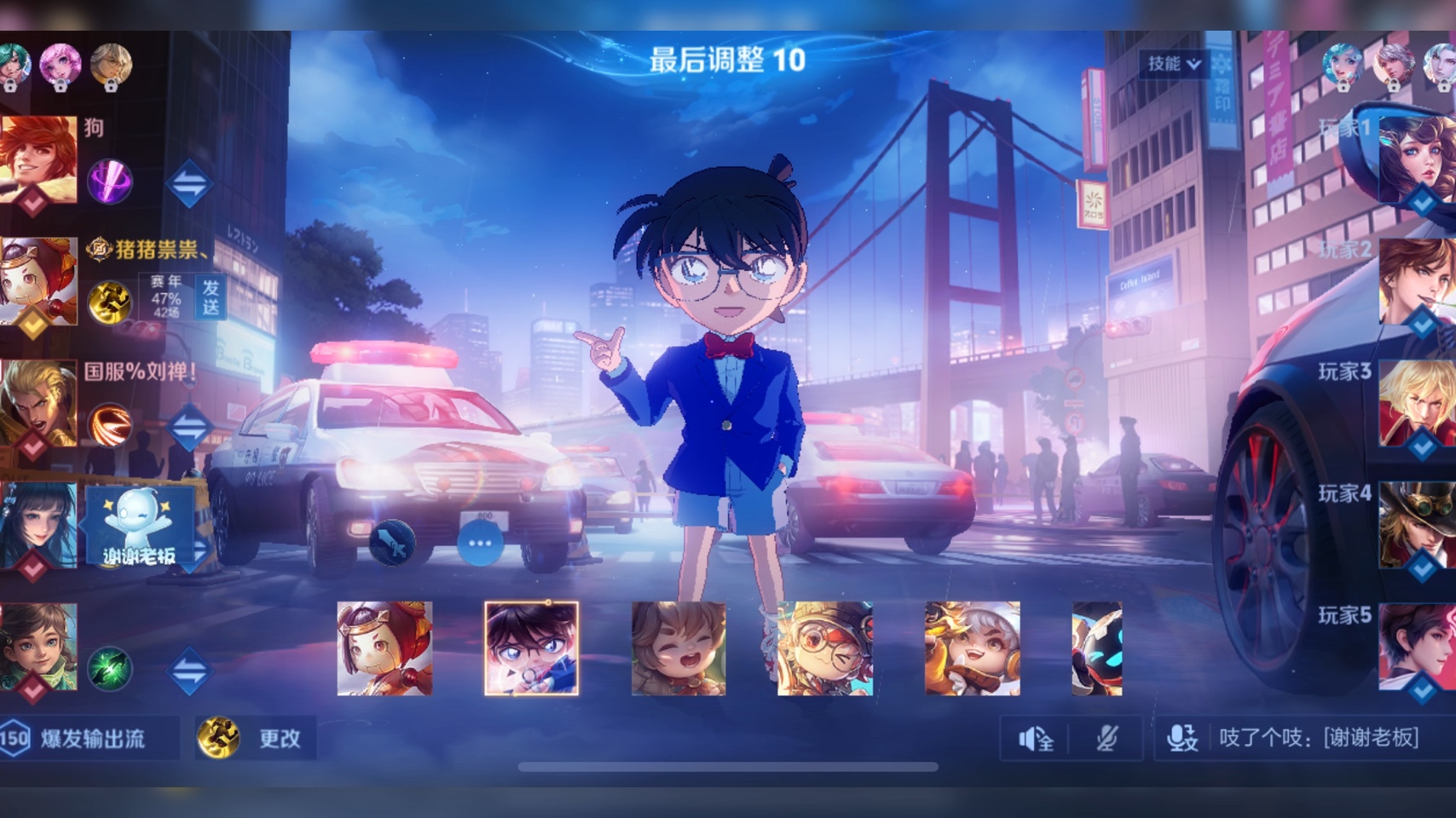Viewport: 1456px width, 818px height.
Task: Pick the laughing brown-haired skin thumbnail
Action: (x=679, y=648)
